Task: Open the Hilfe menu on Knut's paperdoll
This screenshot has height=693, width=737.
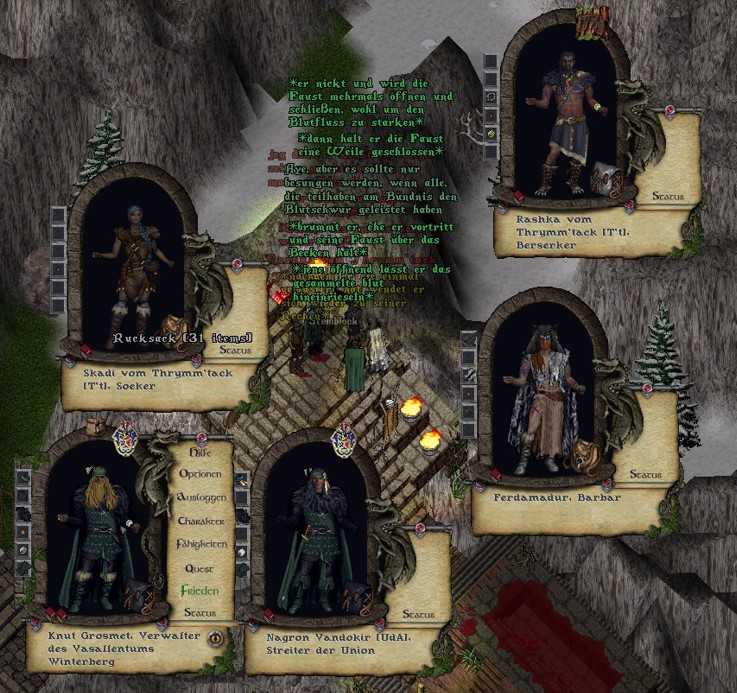Action: tap(199, 452)
